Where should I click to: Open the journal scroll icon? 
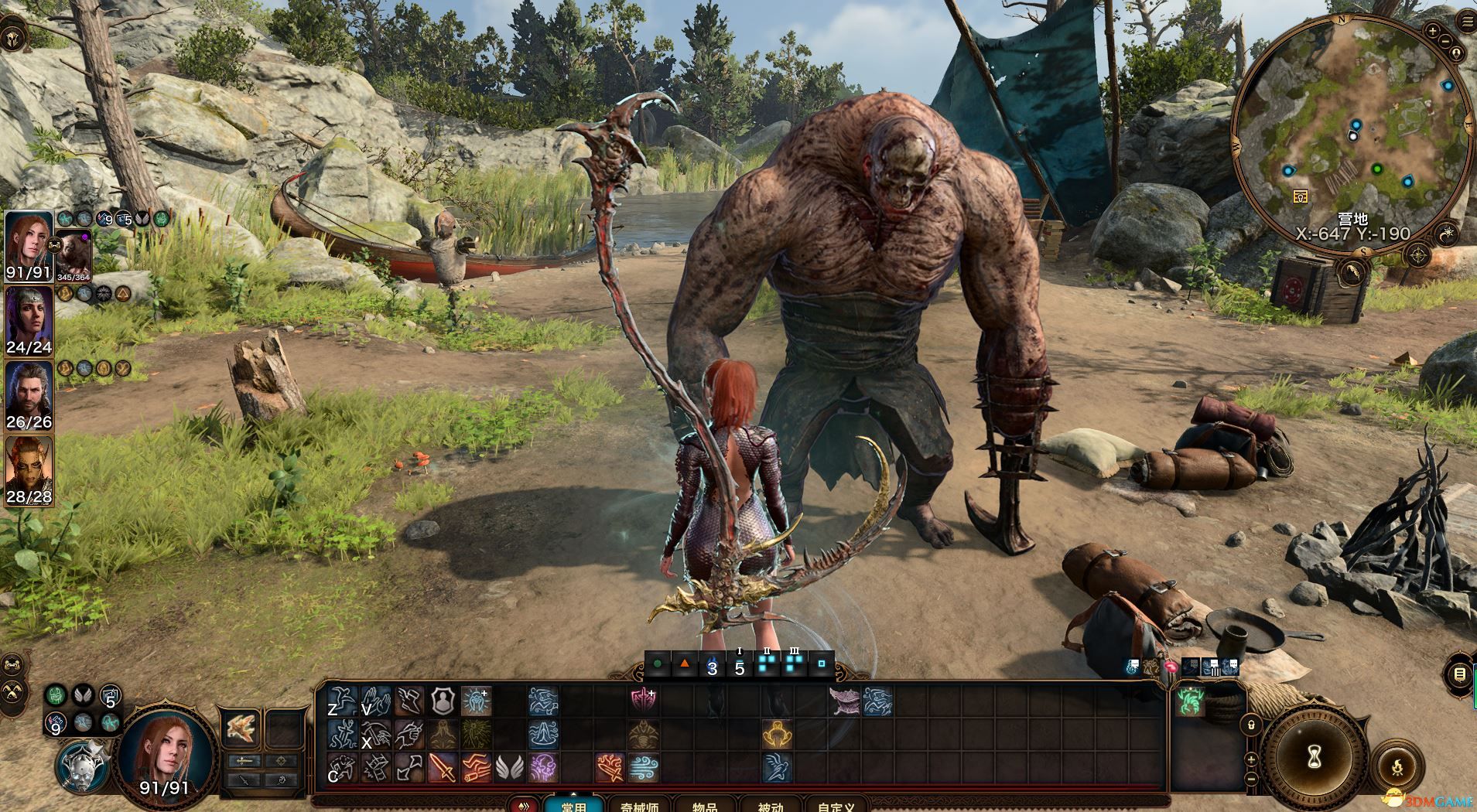point(1459,674)
